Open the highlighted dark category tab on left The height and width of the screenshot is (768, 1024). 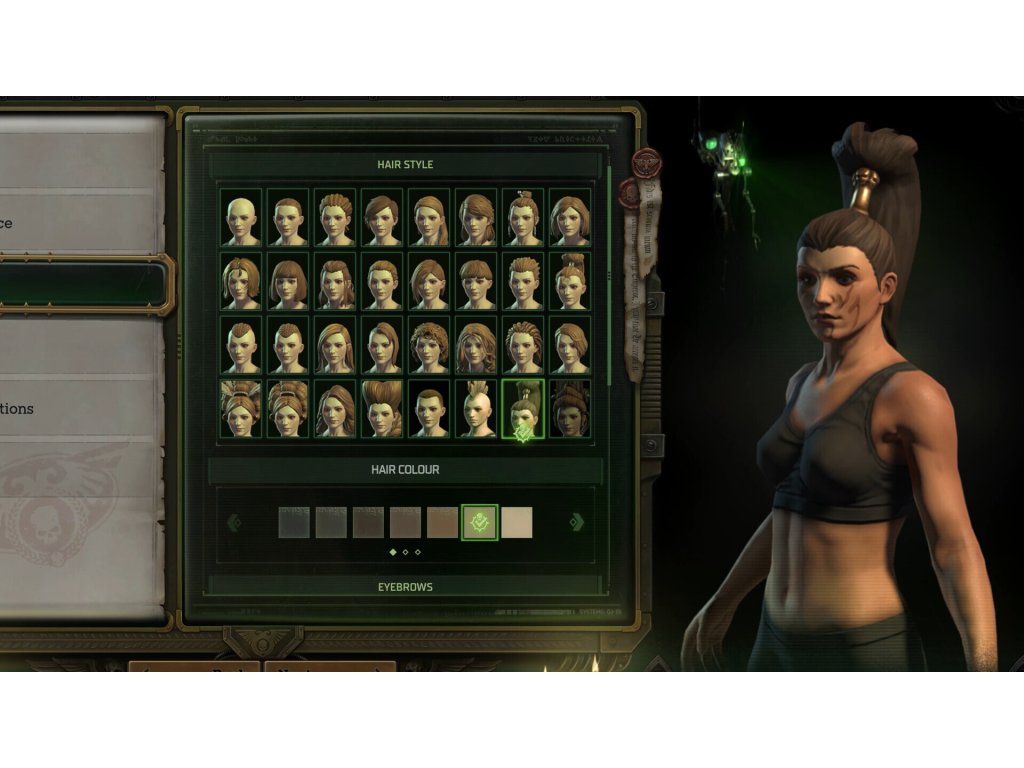pos(82,285)
